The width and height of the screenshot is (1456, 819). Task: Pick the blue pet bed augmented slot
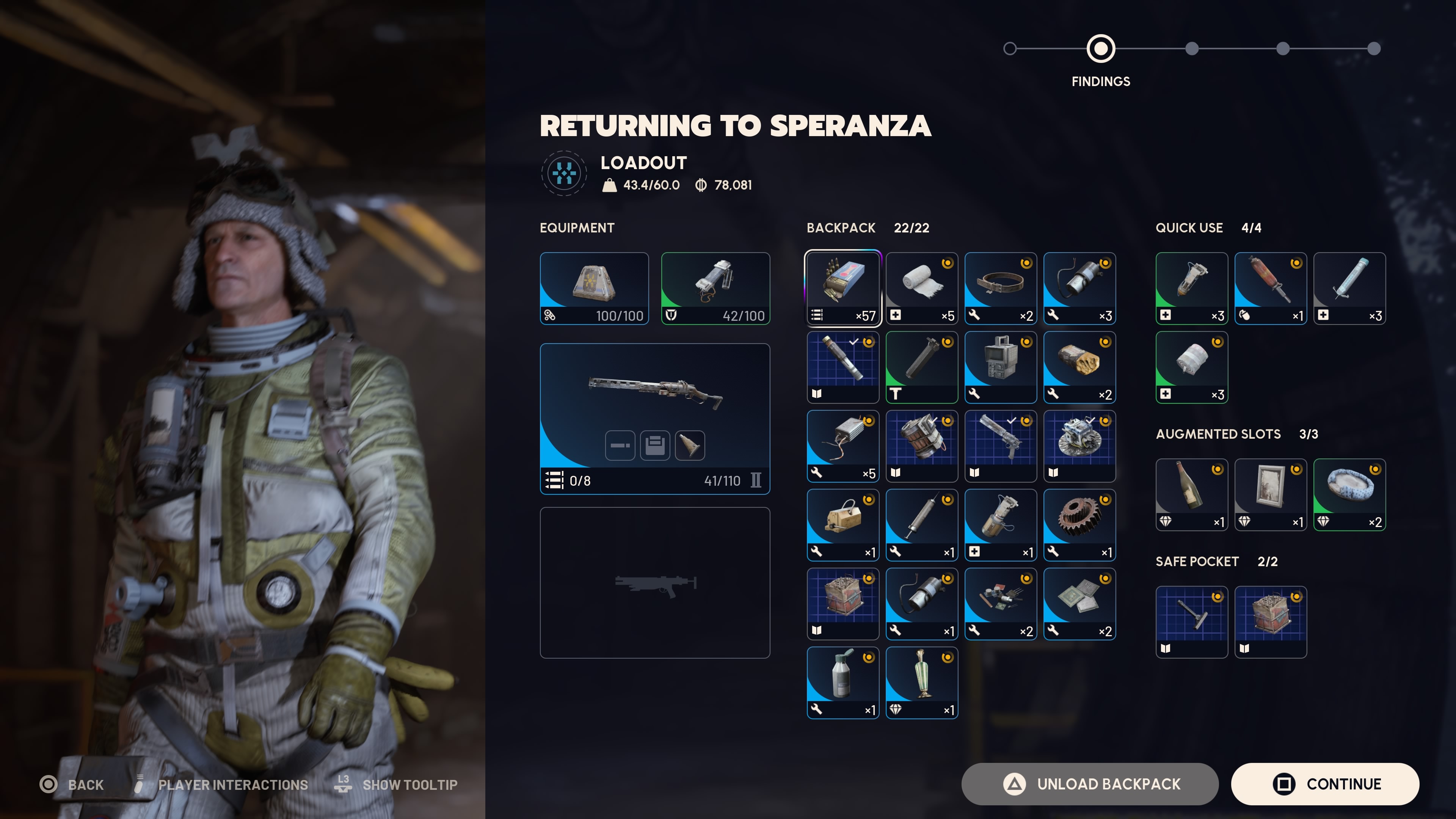1349,494
